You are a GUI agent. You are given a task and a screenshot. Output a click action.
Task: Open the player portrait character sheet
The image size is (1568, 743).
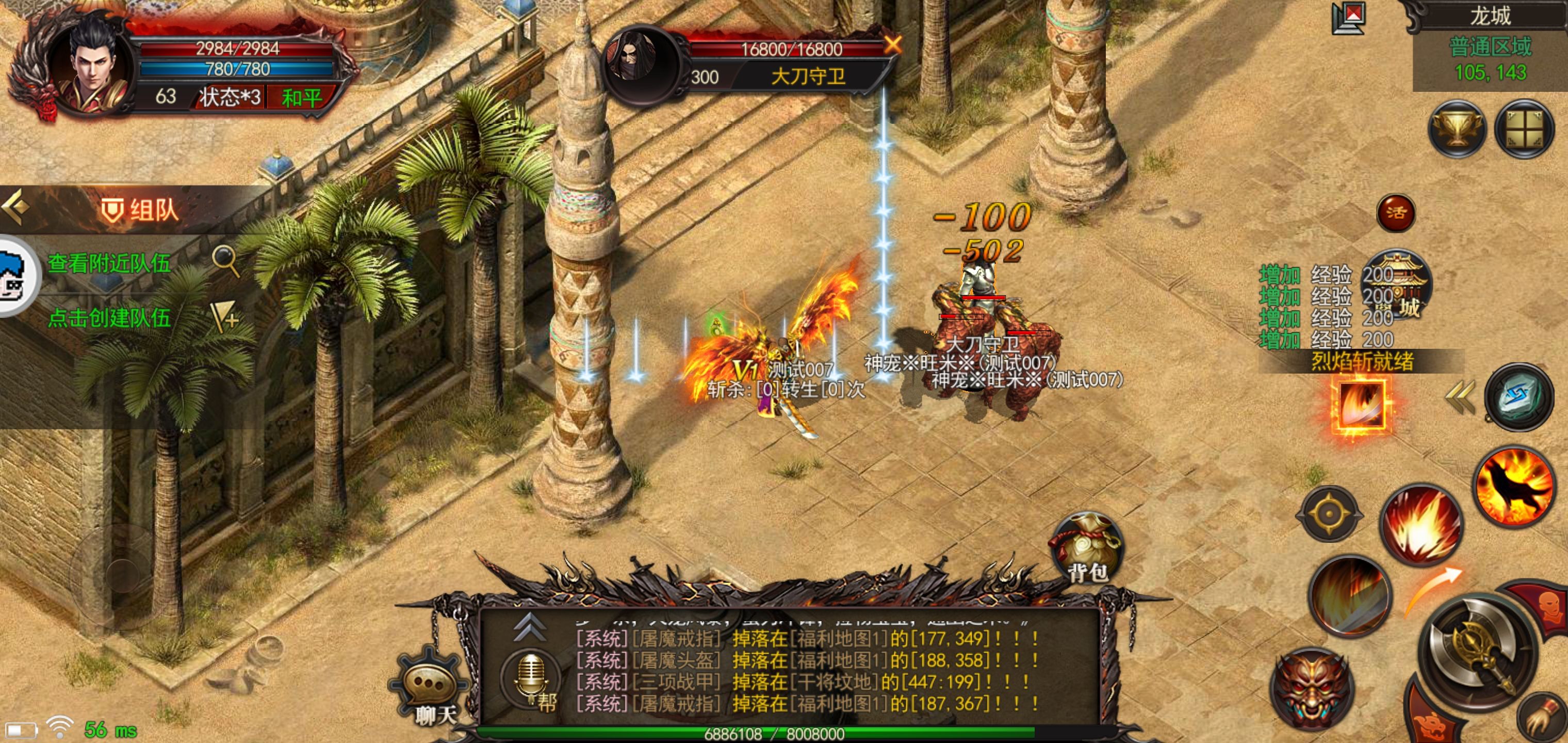click(x=91, y=67)
